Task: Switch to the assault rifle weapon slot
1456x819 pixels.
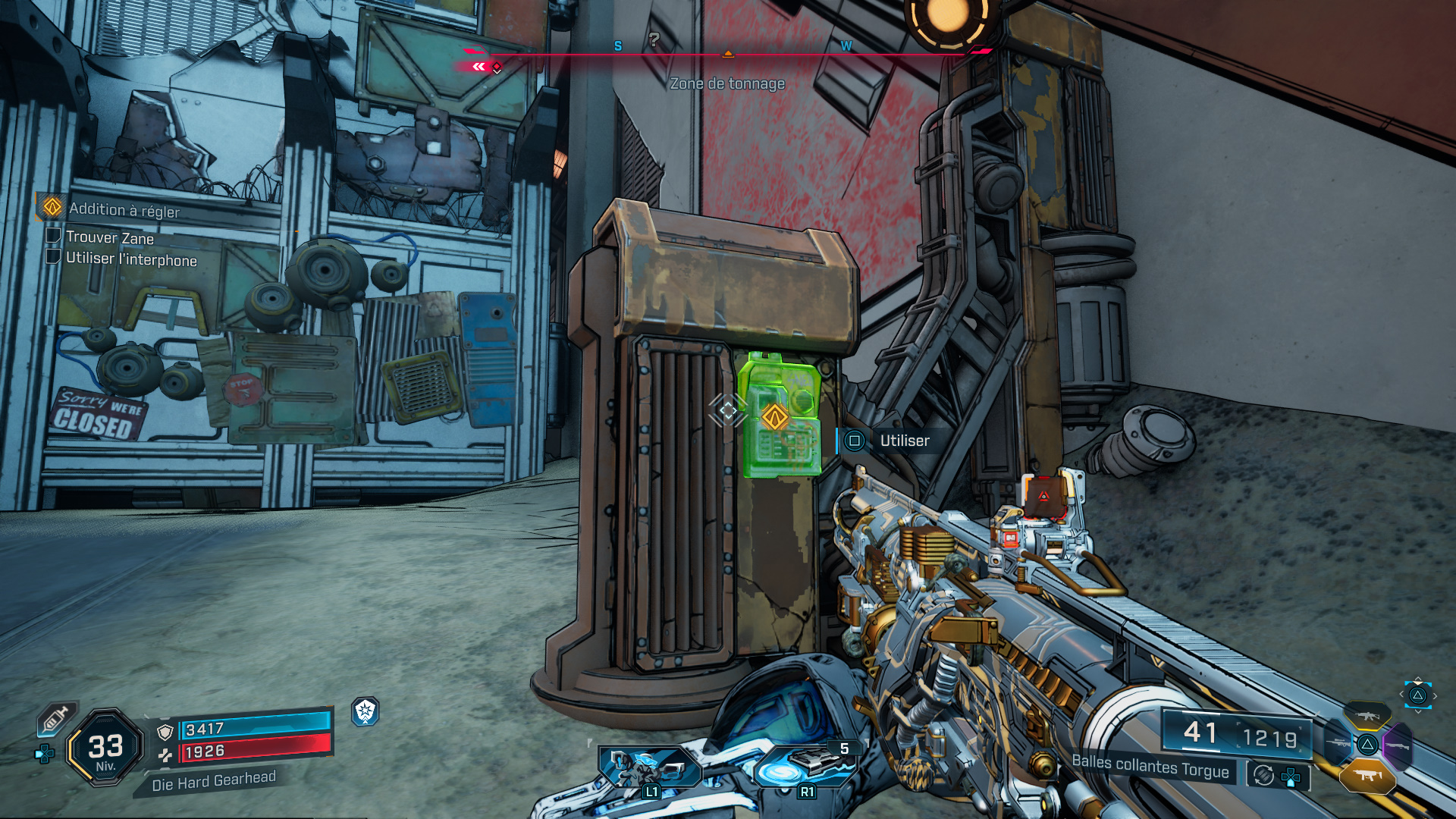Action: [x=1367, y=714]
